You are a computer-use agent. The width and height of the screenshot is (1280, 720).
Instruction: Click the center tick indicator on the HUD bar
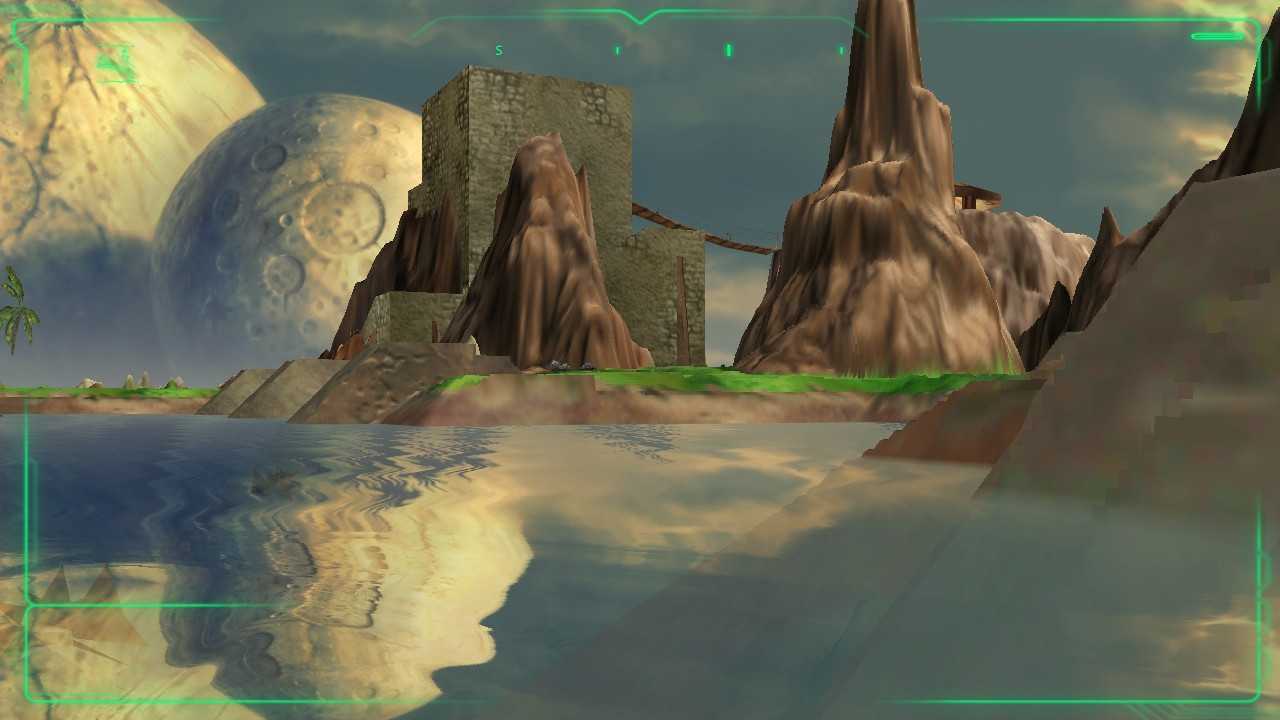(729, 49)
